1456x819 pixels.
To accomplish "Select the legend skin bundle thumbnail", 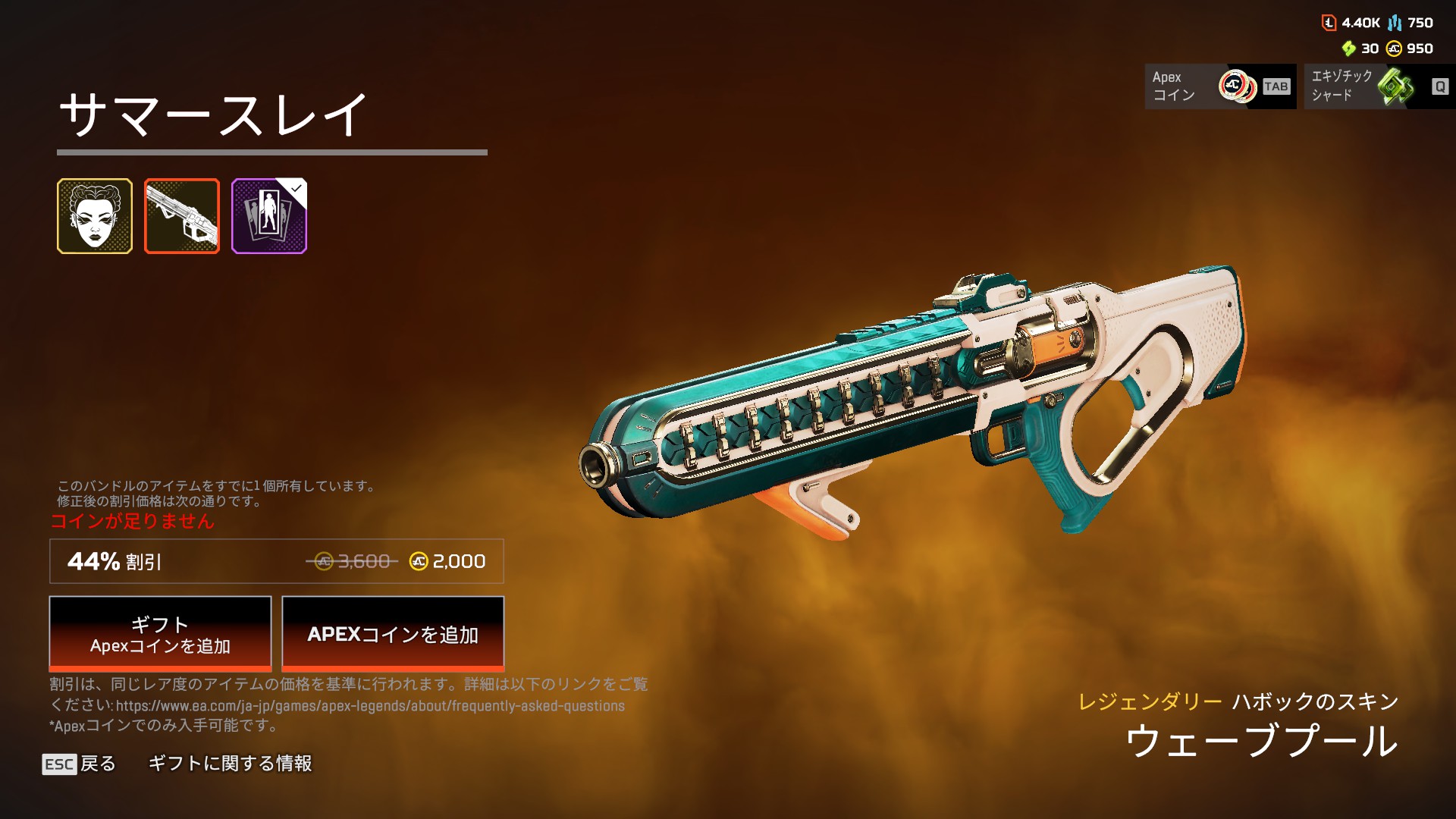I will (95, 216).
